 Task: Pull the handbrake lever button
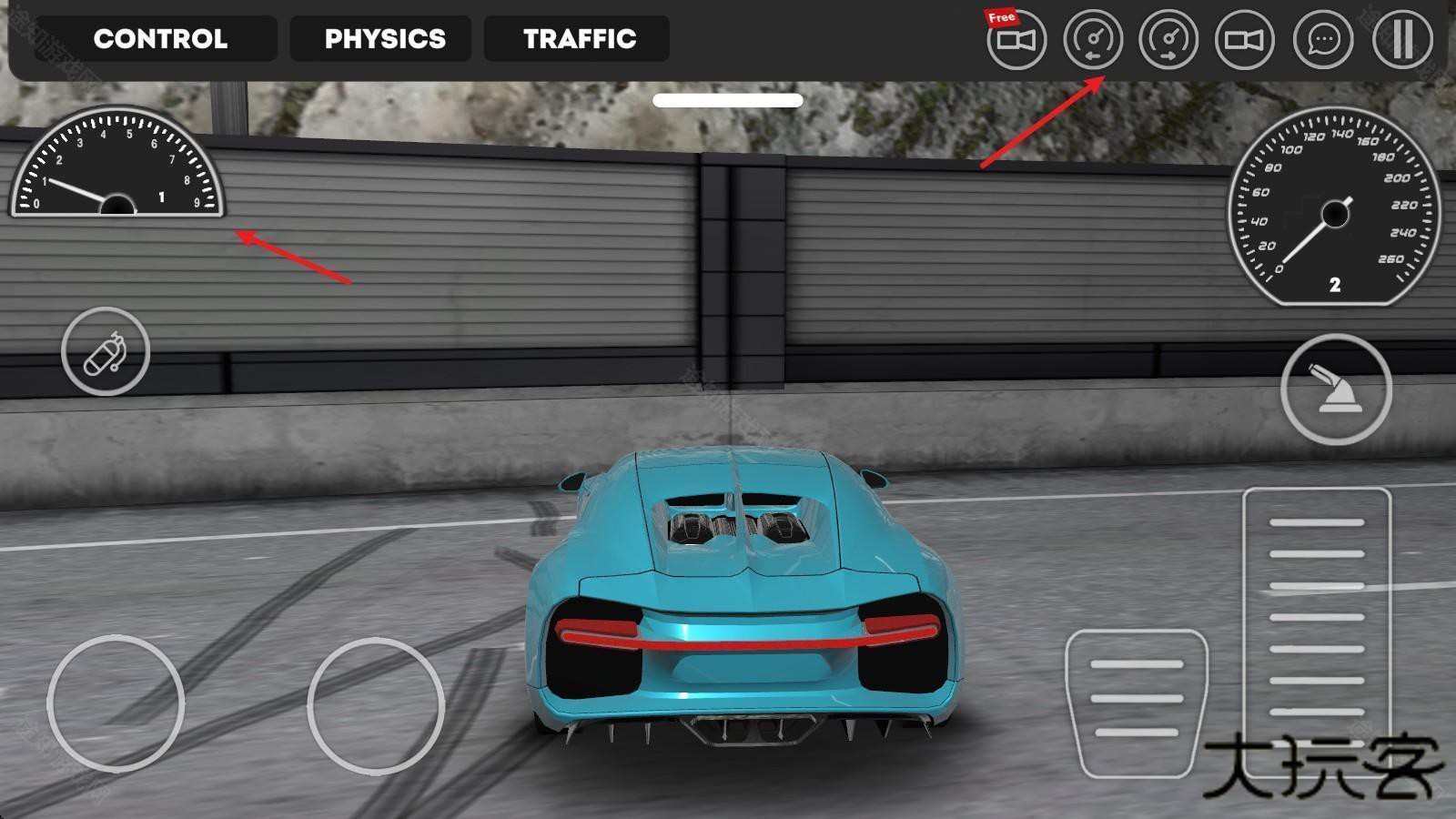click(1336, 389)
